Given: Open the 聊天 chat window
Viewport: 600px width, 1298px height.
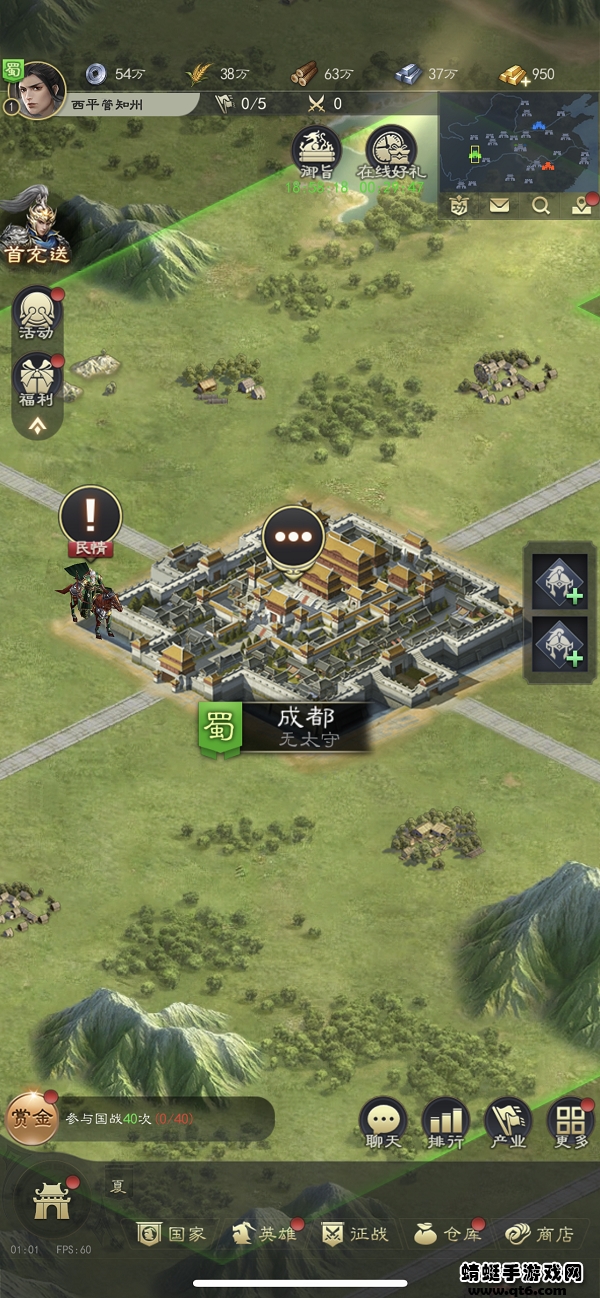Looking at the screenshot, I should tap(383, 1123).
